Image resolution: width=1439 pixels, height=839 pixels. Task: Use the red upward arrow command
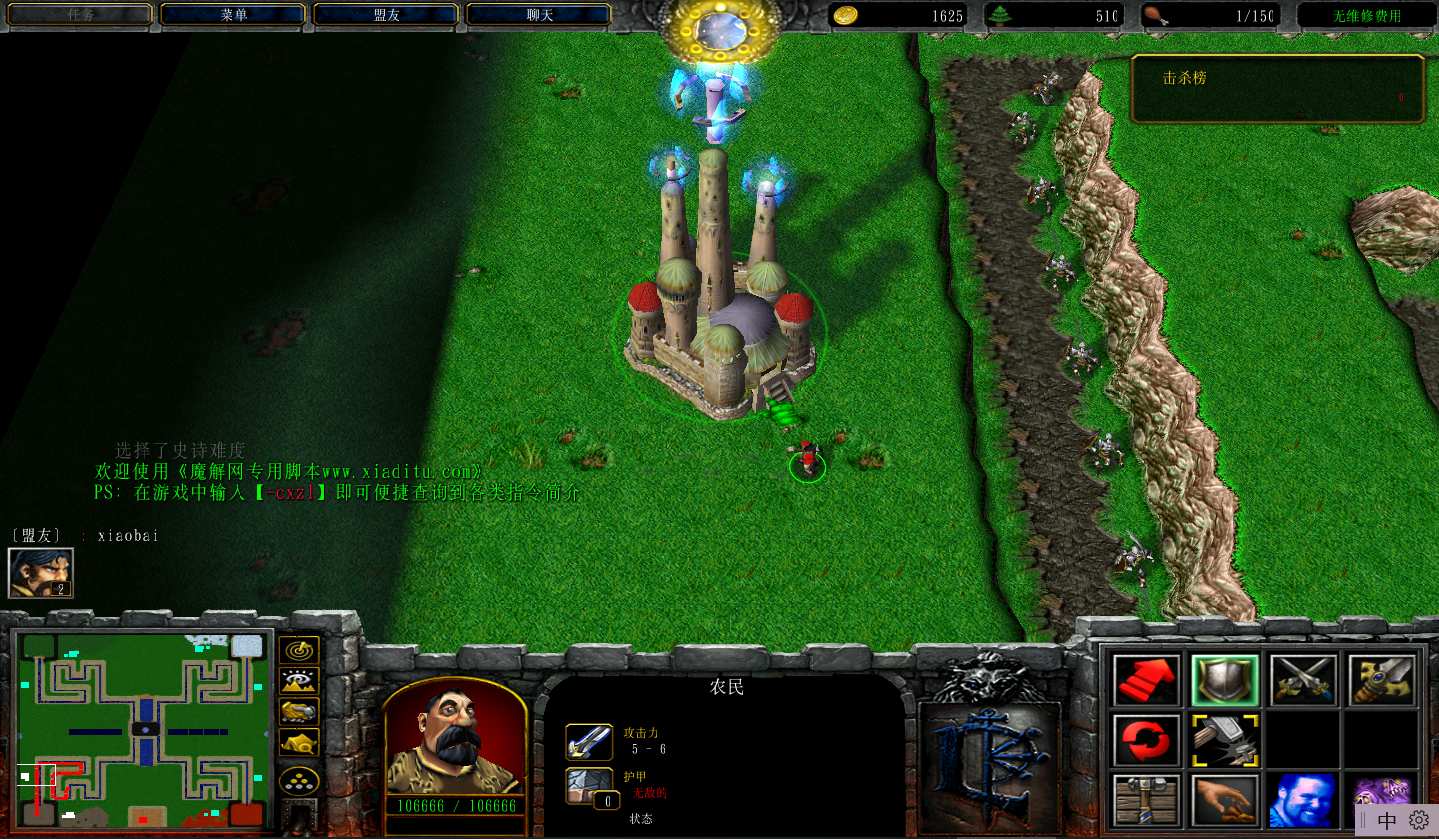[x=1145, y=680]
